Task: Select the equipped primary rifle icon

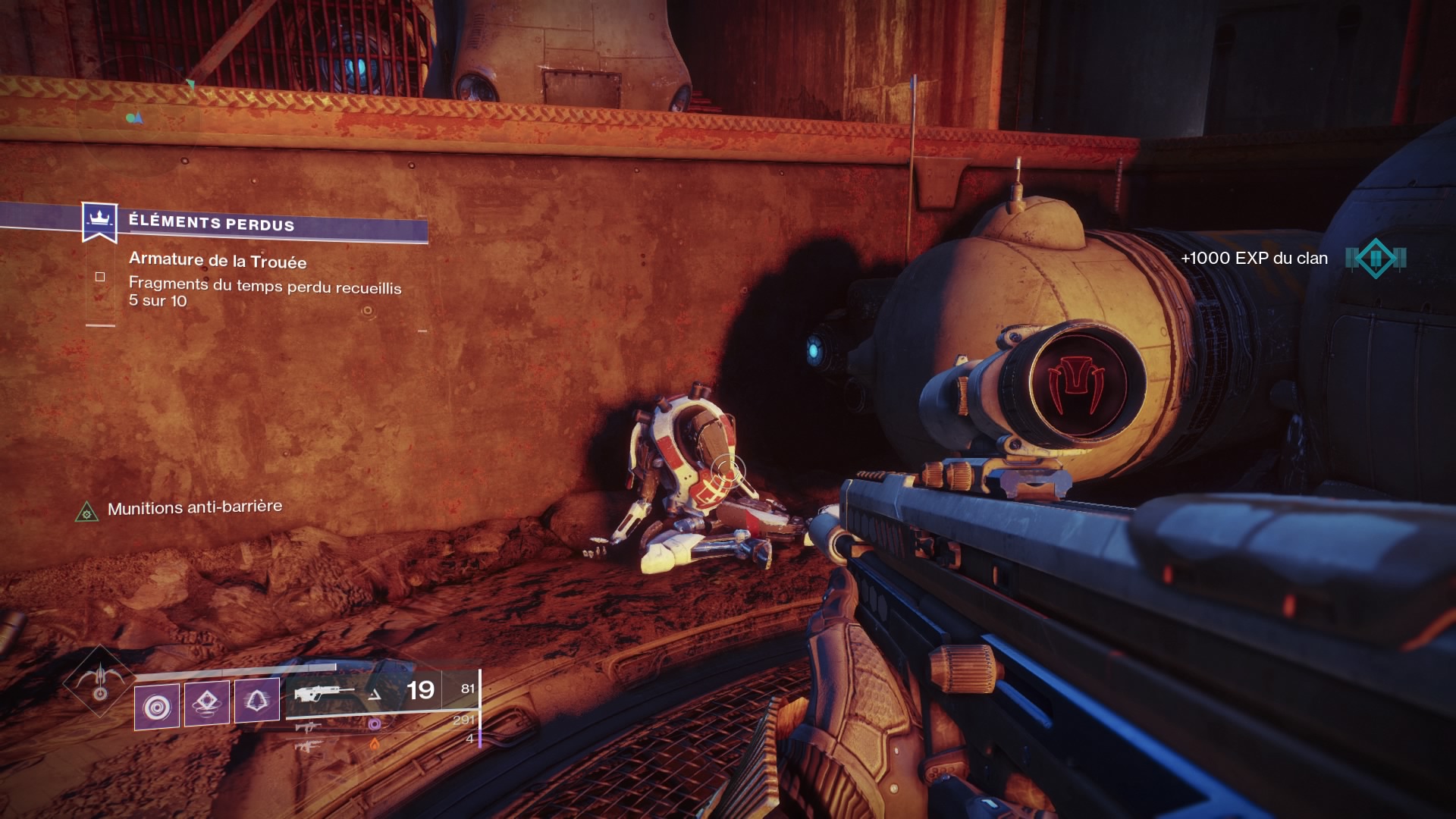Action: [325, 693]
